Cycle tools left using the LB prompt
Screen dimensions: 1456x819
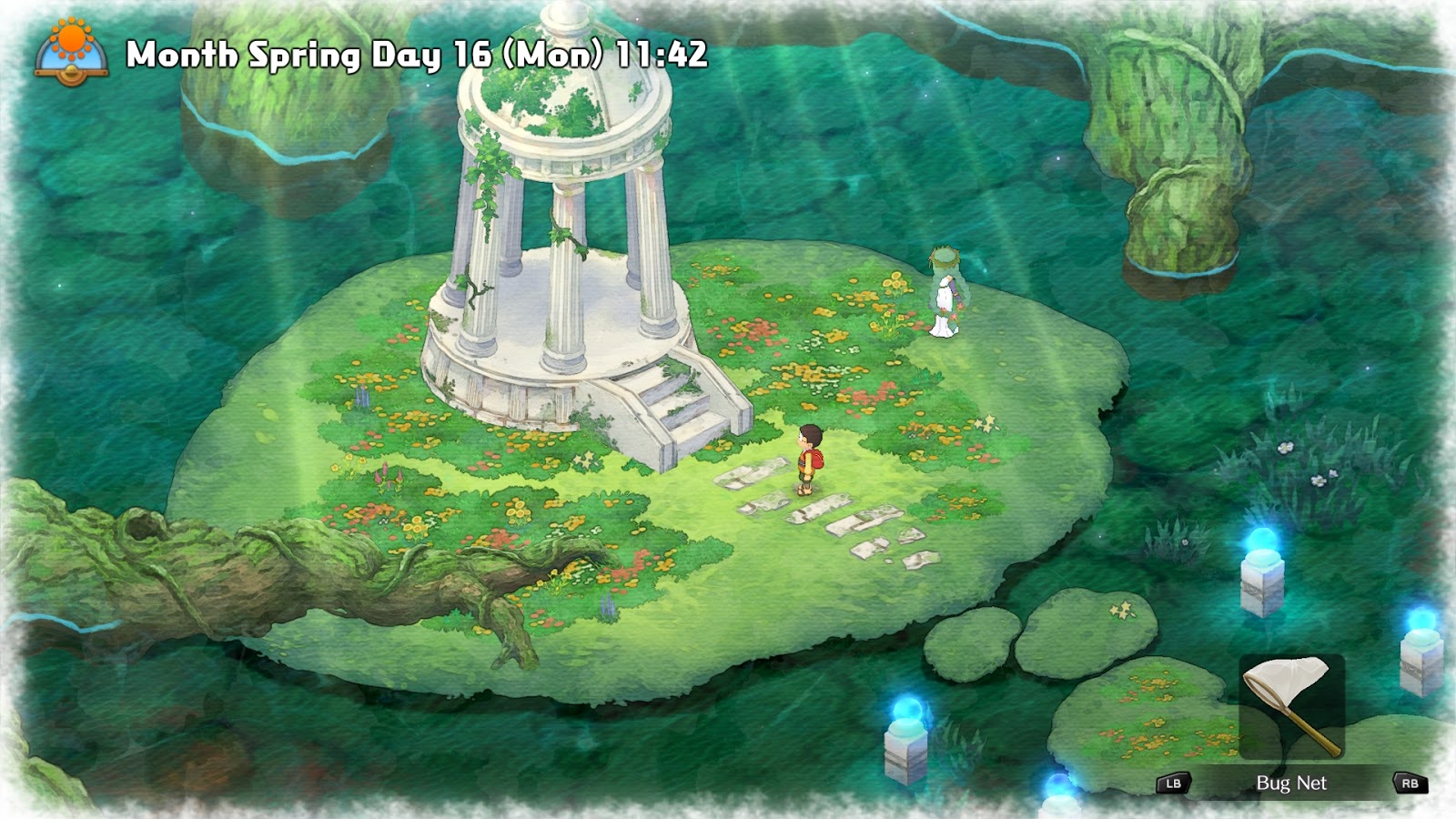coord(1174,783)
